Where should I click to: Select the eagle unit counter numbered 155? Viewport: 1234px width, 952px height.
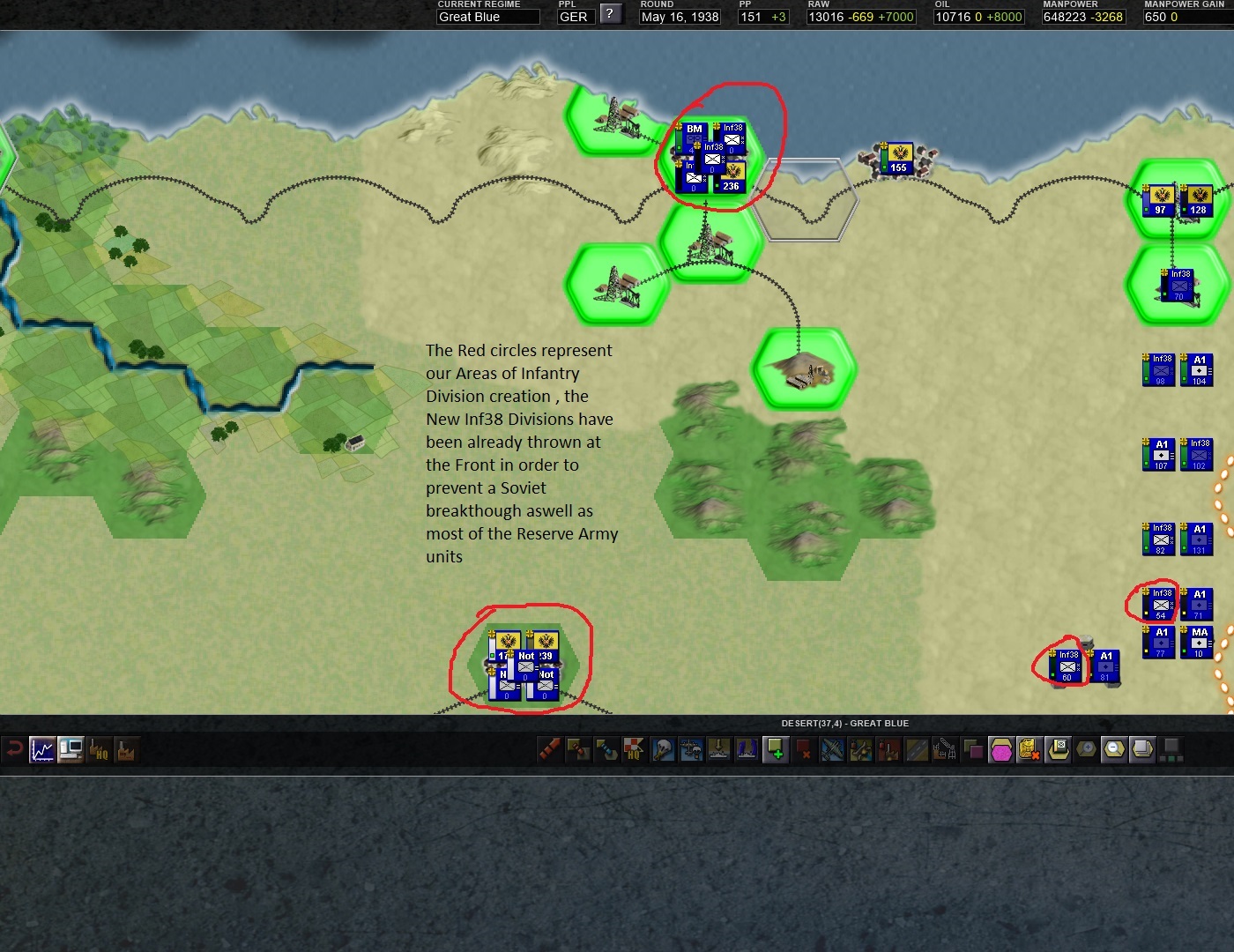(898, 158)
